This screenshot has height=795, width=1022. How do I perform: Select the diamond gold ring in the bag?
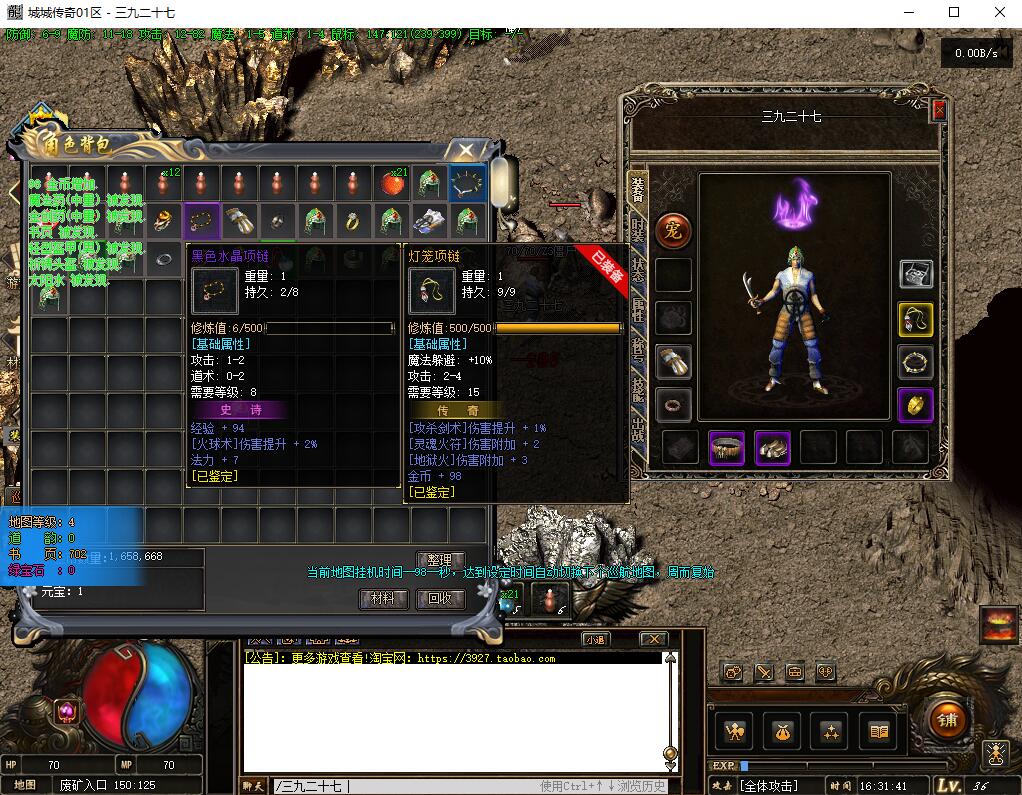354,220
